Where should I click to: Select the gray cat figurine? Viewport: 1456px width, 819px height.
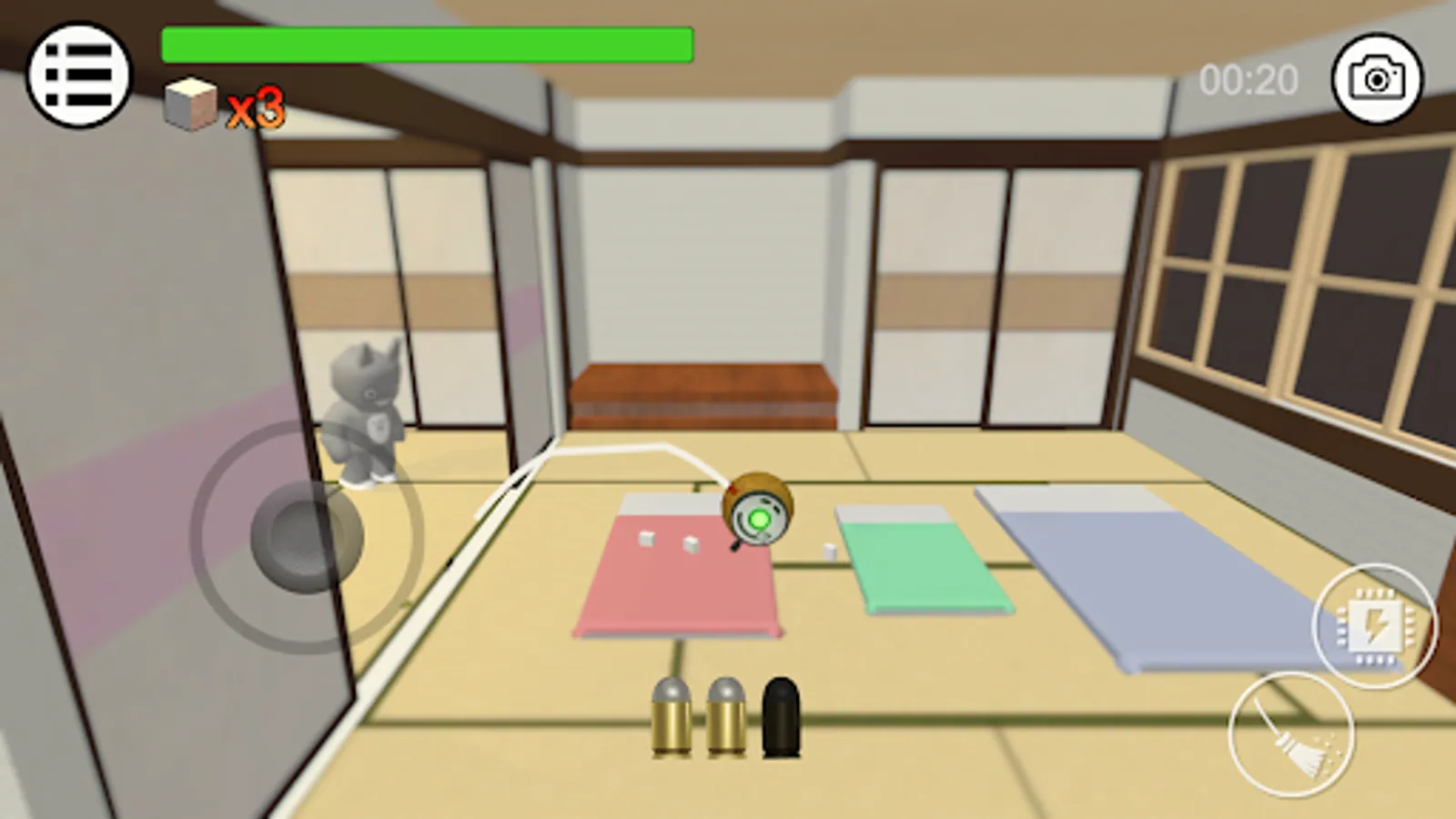coord(364,409)
